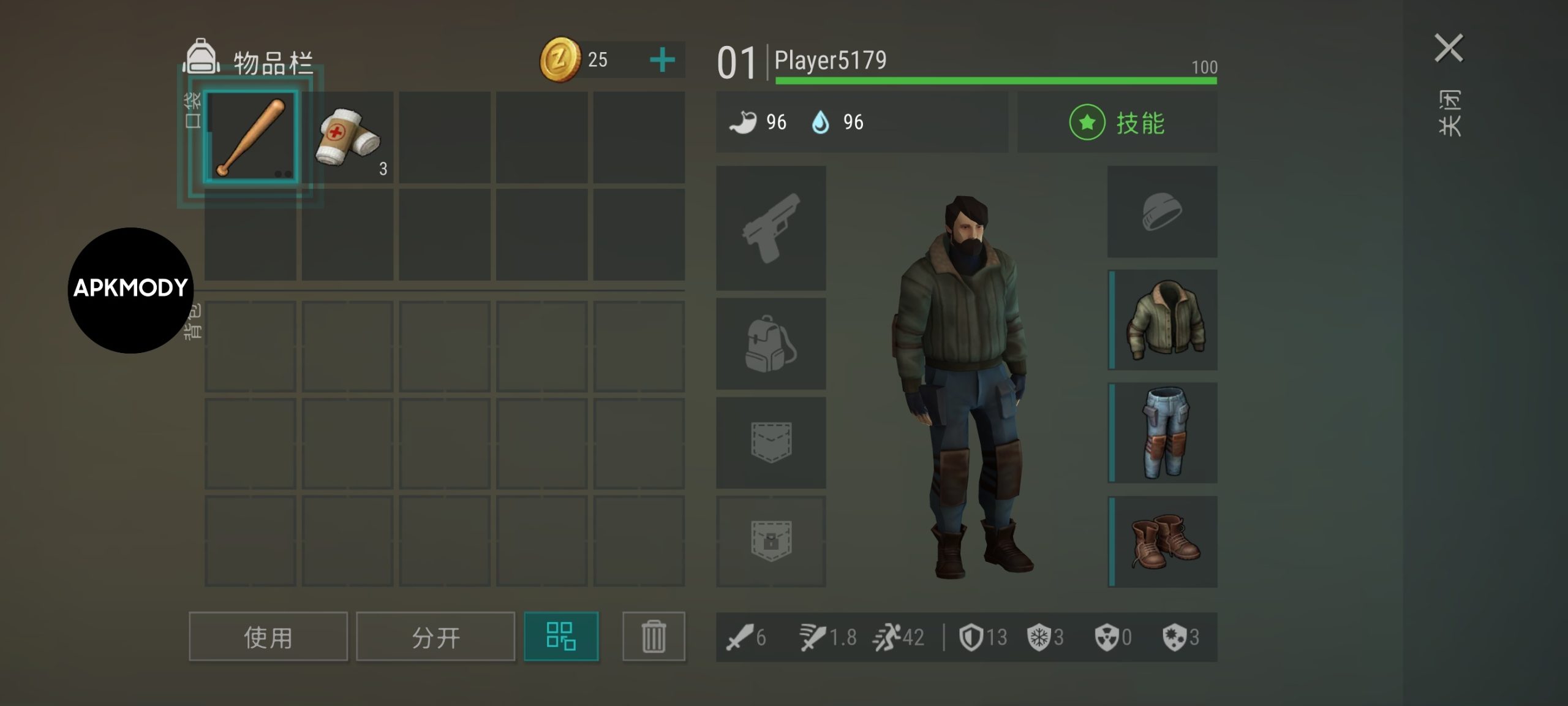Screen dimensions: 1568x706
Task: Select the equipped blue pants slot
Action: tap(1164, 433)
